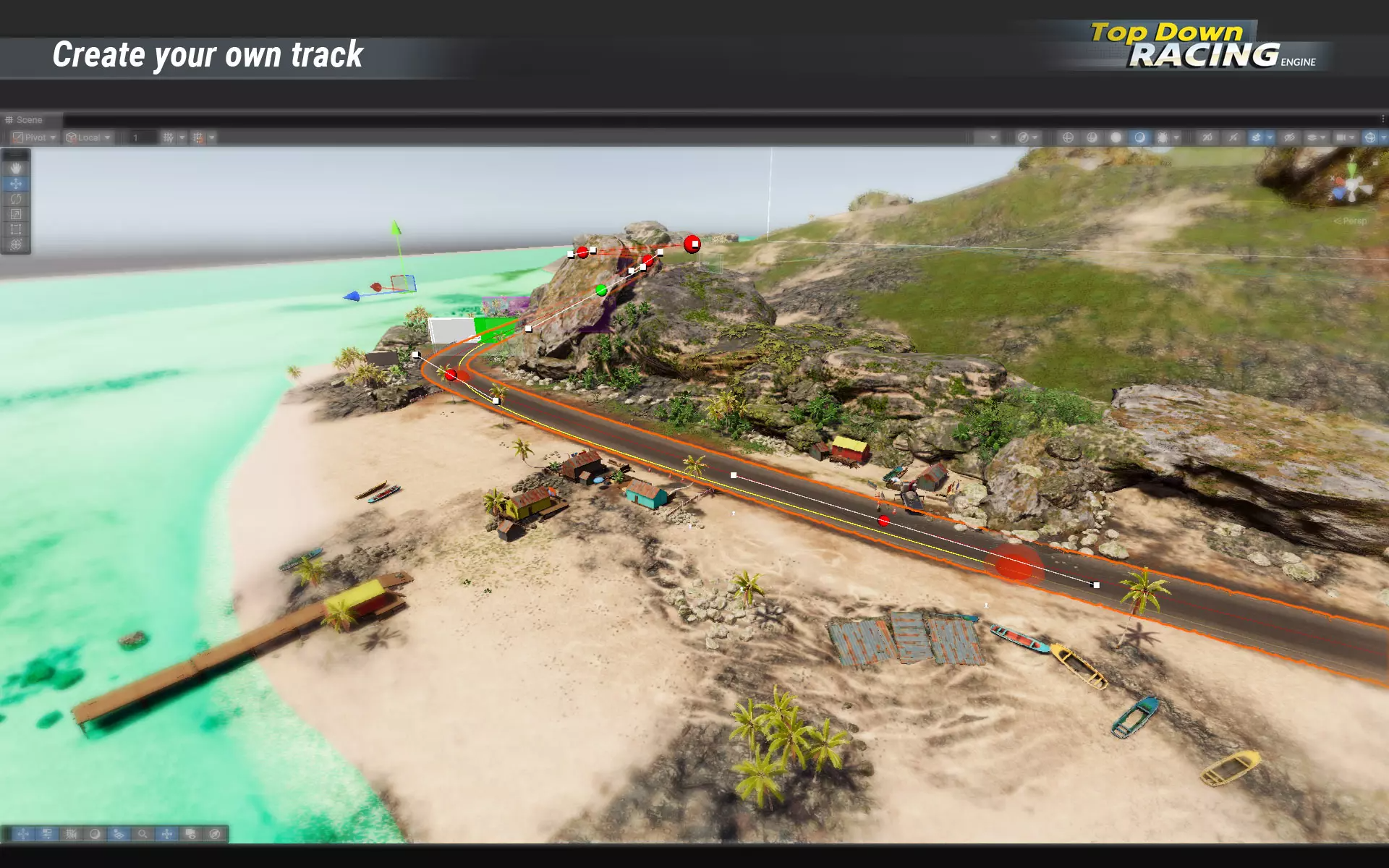Switch to the rotate tool
The width and height of the screenshot is (1389, 868).
(16, 199)
